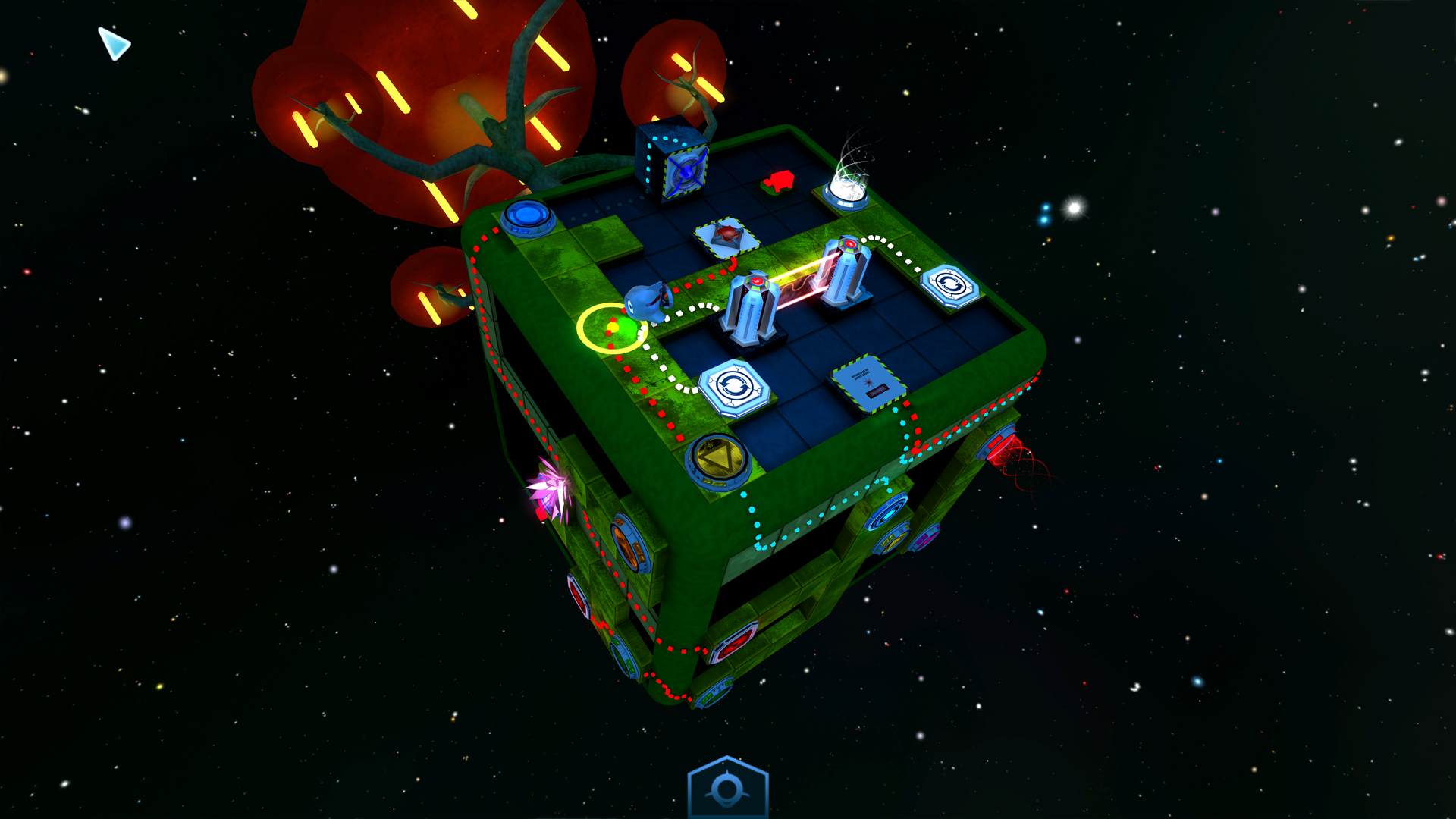The image size is (1456, 819).
Task: Toggle the red round button on the lower left face
Action: point(579,596)
